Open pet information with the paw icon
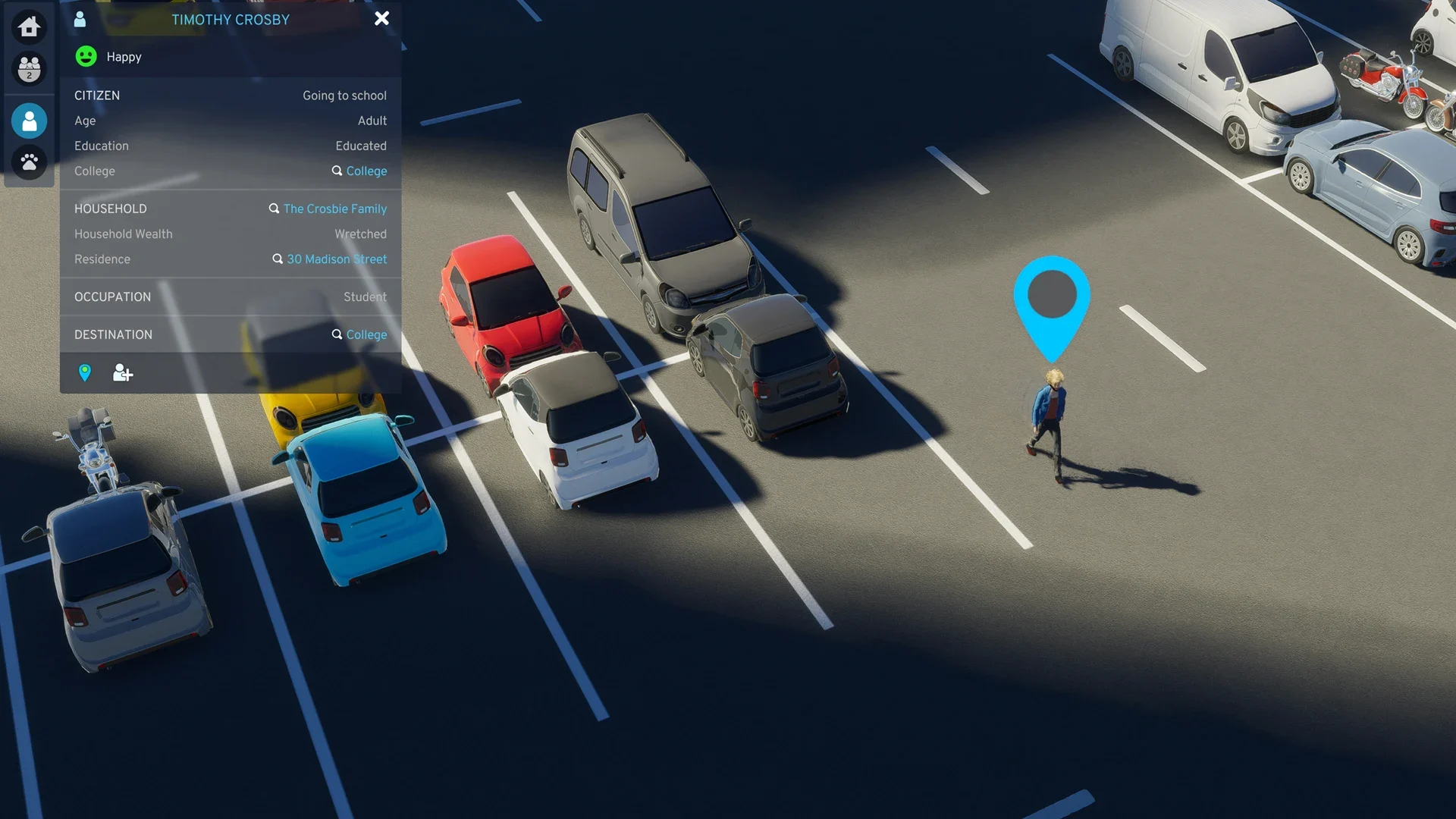Image resolution: width=1456 pixels, height=819 pixels. coord(29,162)
